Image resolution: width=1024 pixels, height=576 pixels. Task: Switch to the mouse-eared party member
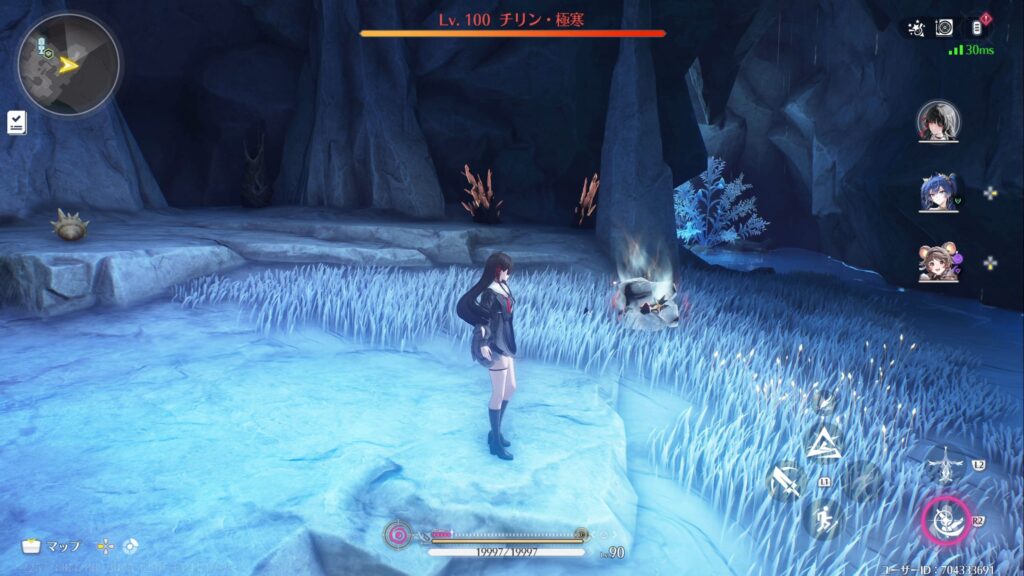tap(938, 262)
